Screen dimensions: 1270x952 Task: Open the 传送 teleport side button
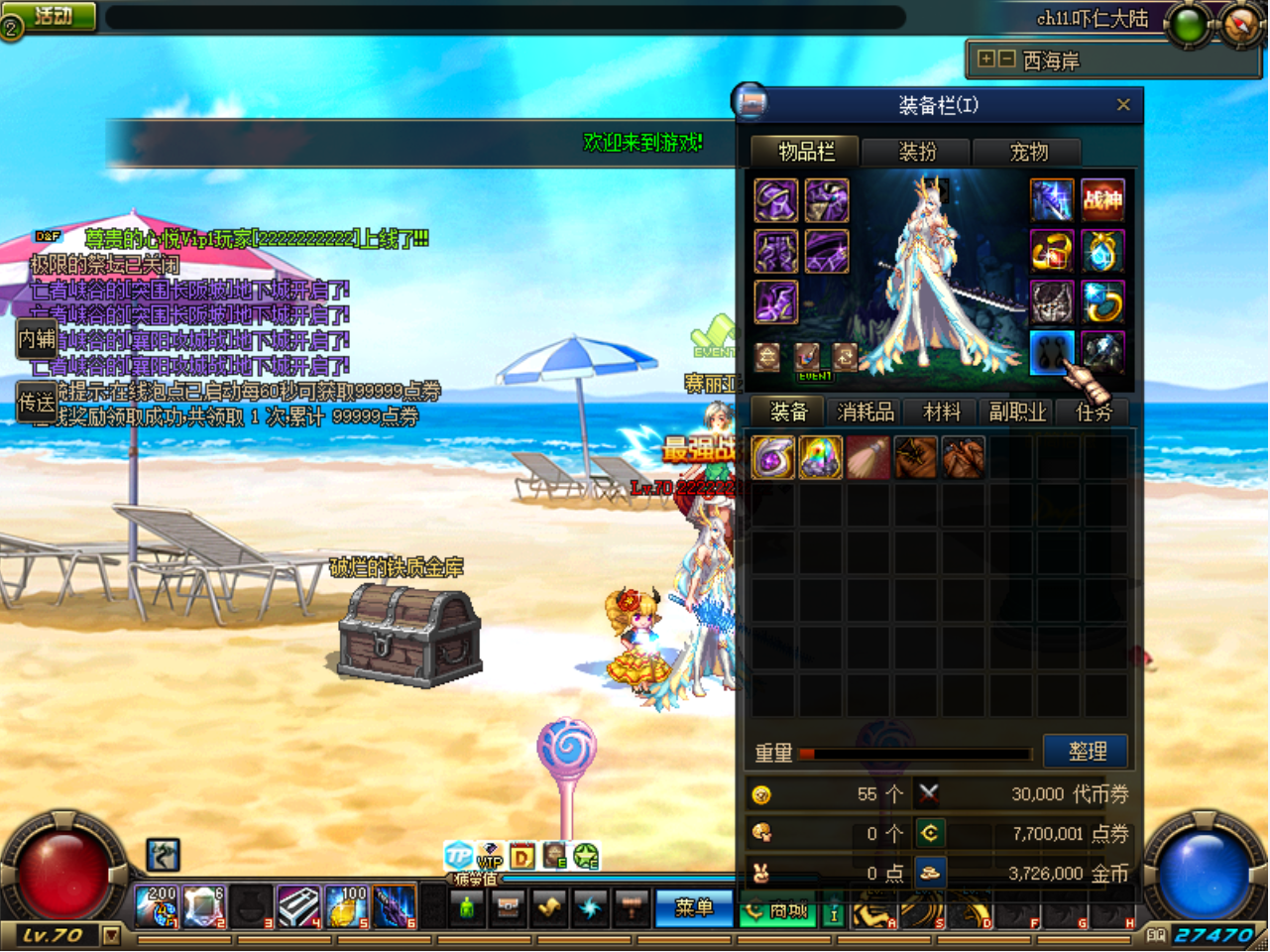37,403
